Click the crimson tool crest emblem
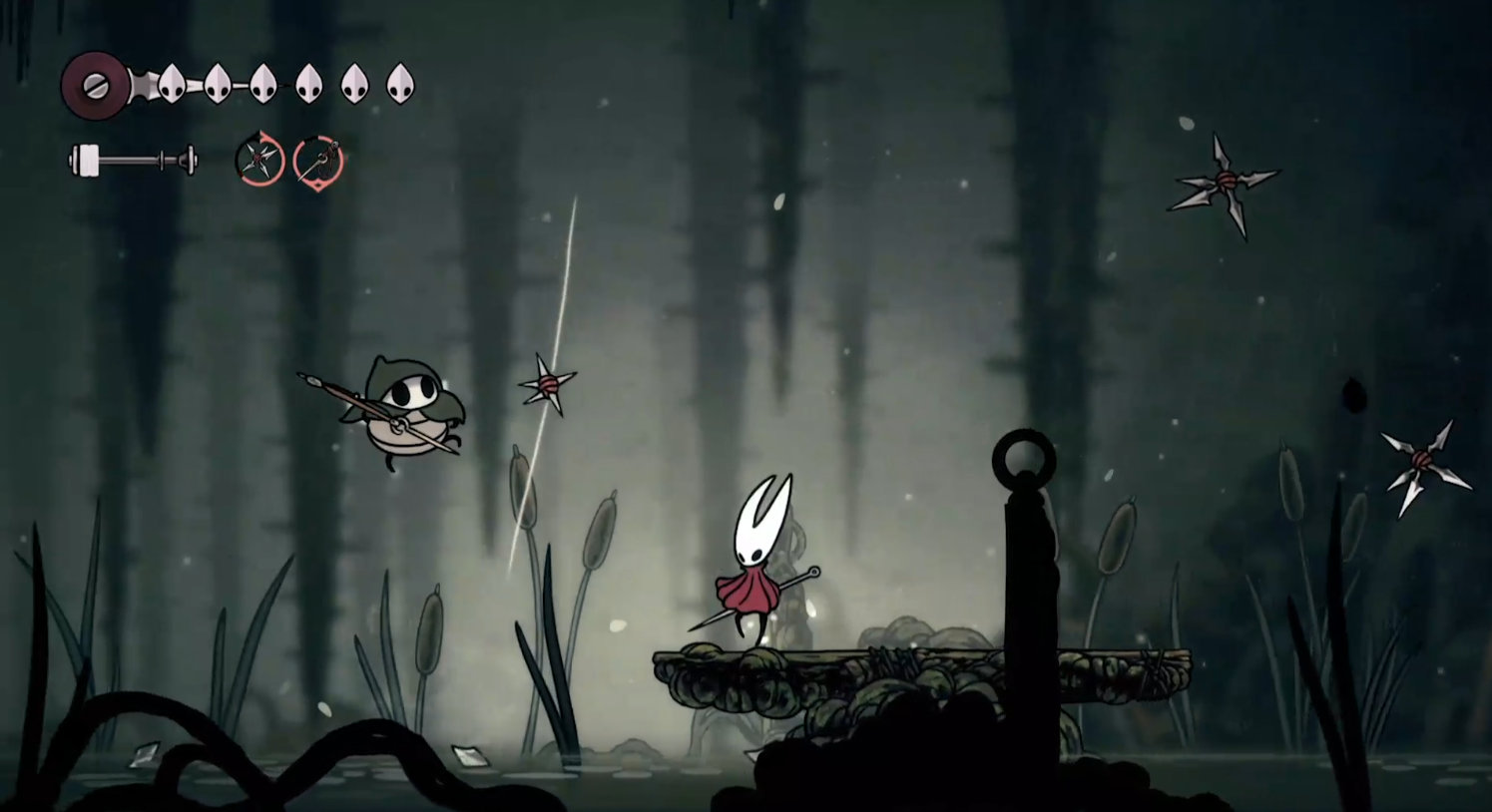 coord(94,86)
